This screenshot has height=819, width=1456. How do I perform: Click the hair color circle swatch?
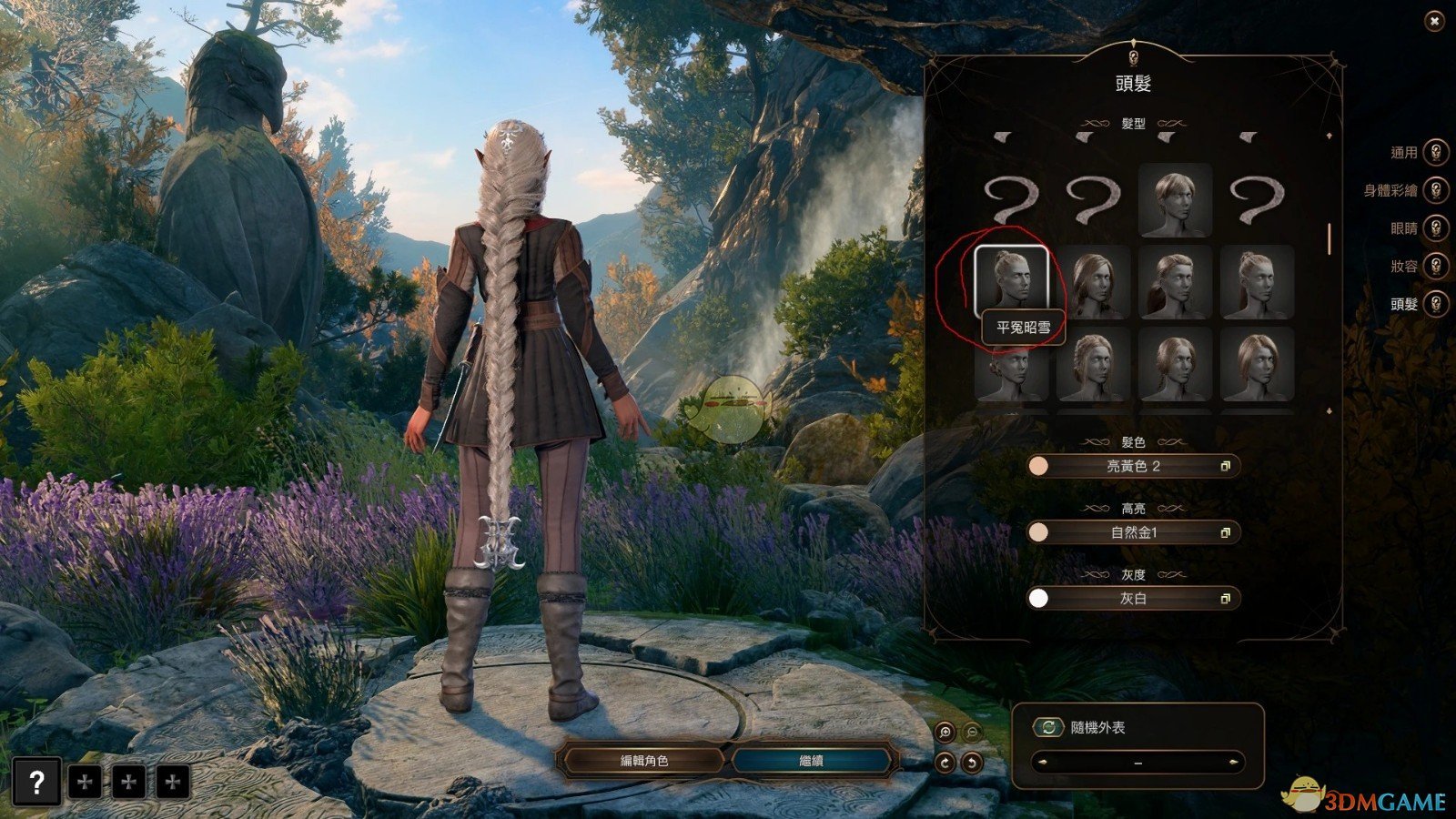tap(1038, 467)
